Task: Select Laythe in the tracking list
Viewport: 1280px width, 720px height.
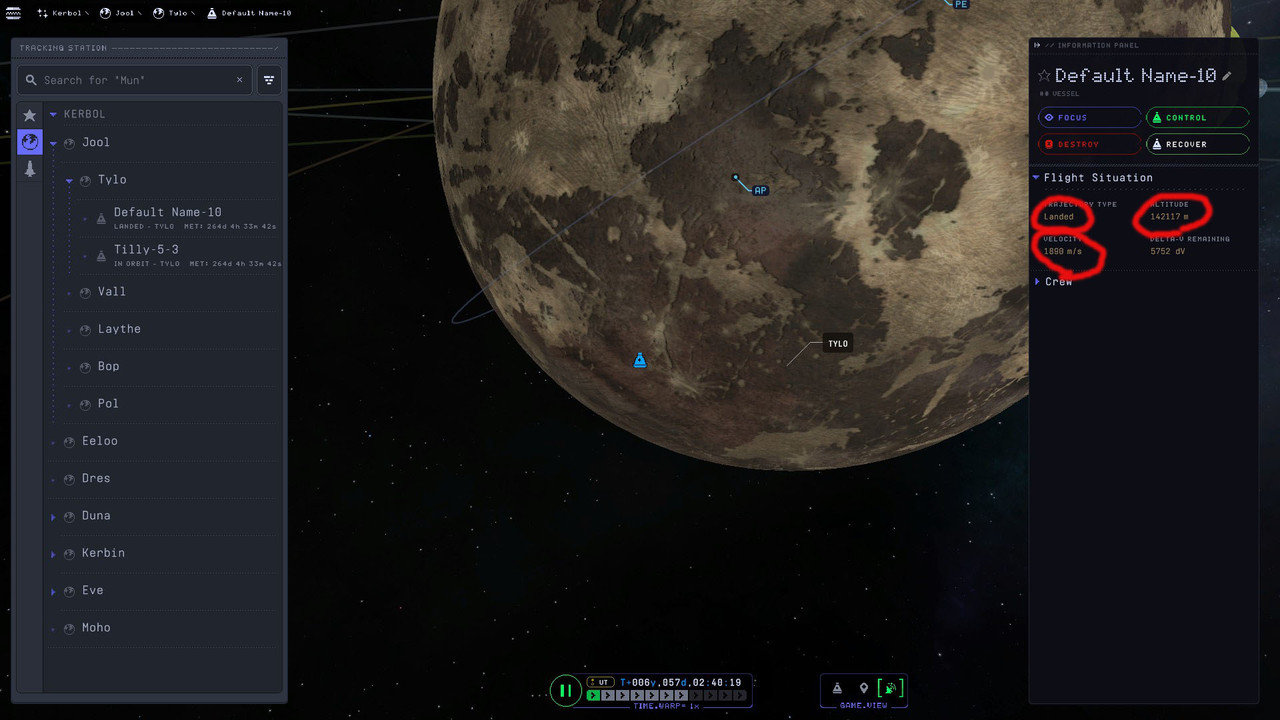Action: [119, 329]
